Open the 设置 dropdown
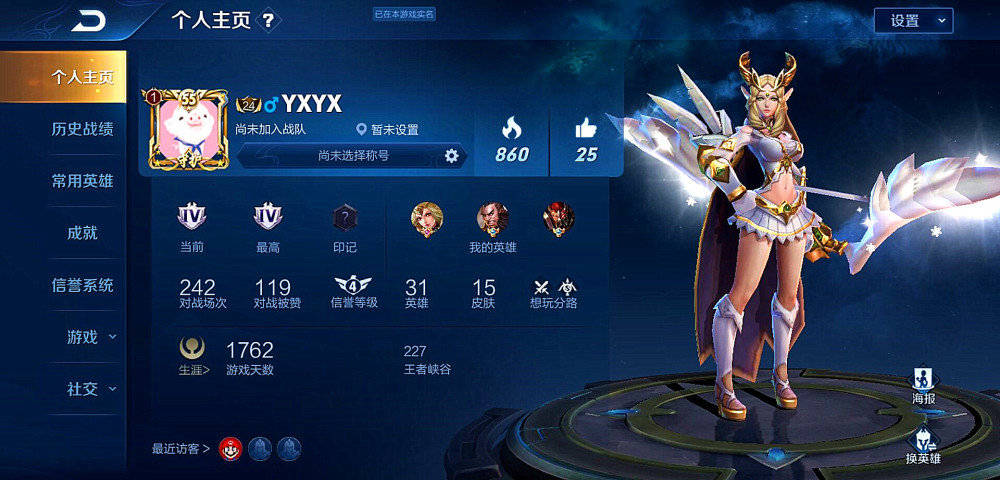1000x480 pixels. [x=913, y=20]
